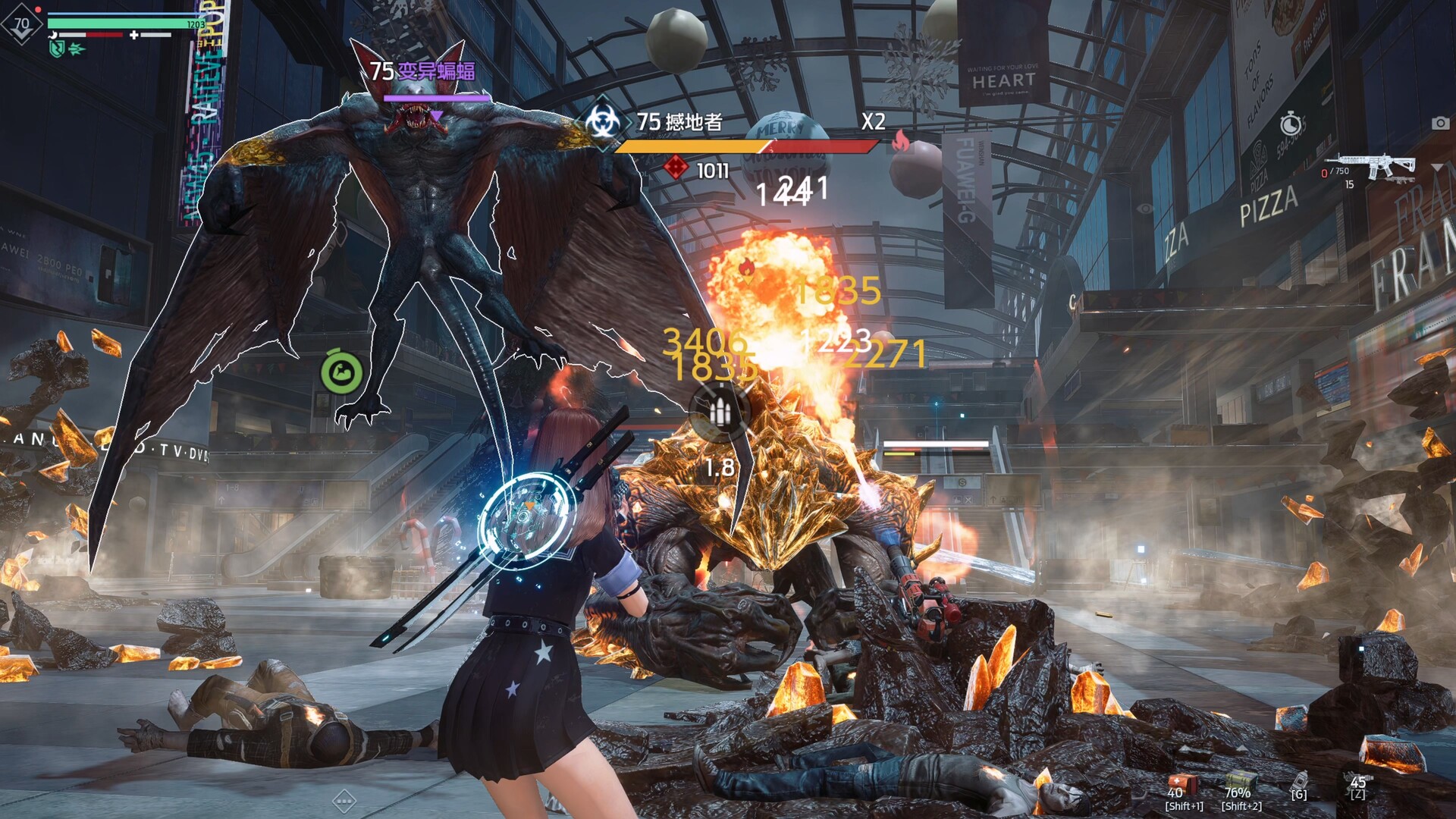
Task: Click the stopwatch timer icon
Action: pos(1291,124)
